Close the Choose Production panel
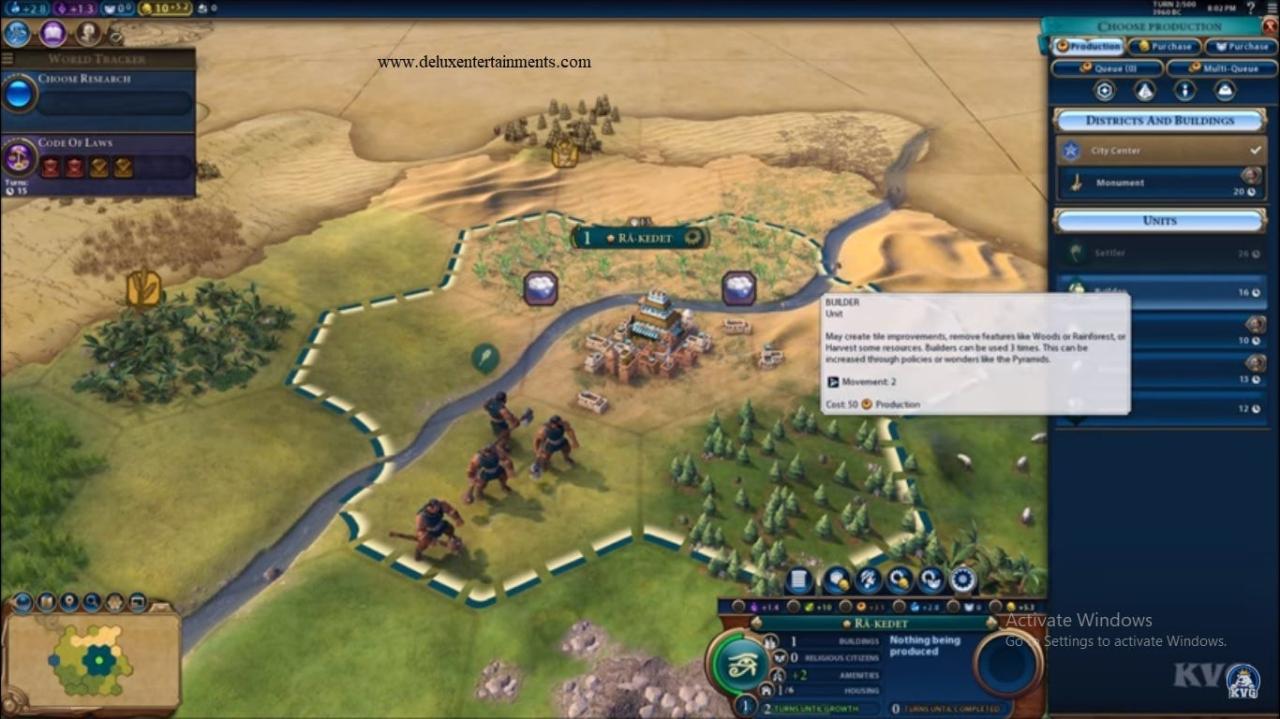Image resolution: width=1280 pixels, height=719 pixels. pyautogui.click(x=1270, y=27)
